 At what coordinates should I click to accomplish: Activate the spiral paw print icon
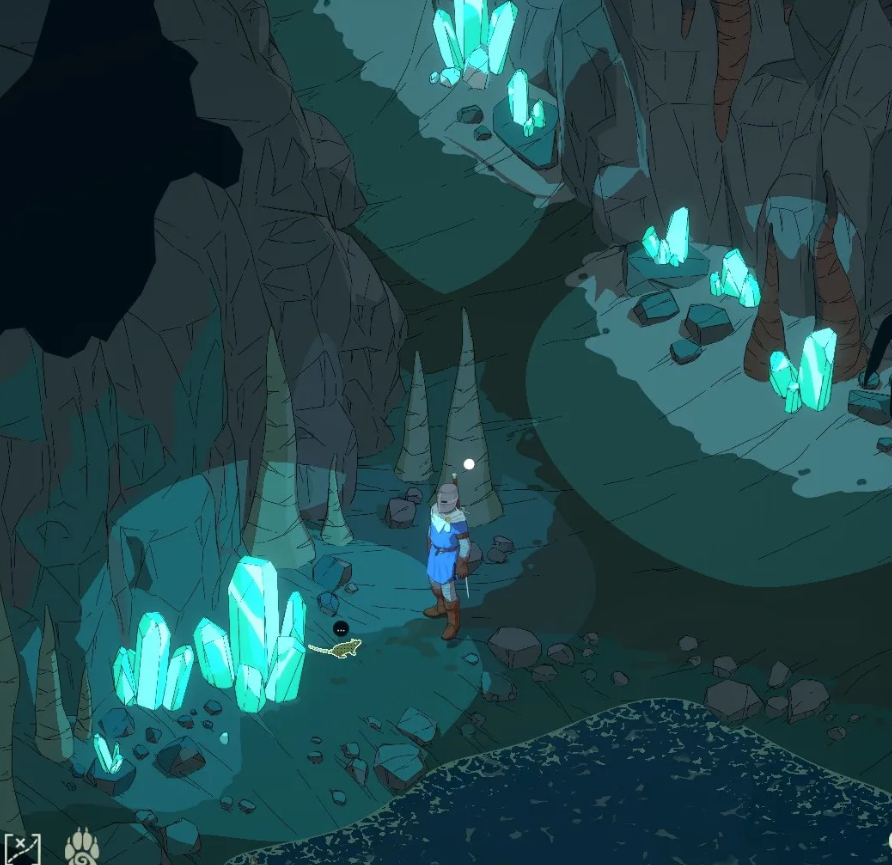tap(81, 847)
